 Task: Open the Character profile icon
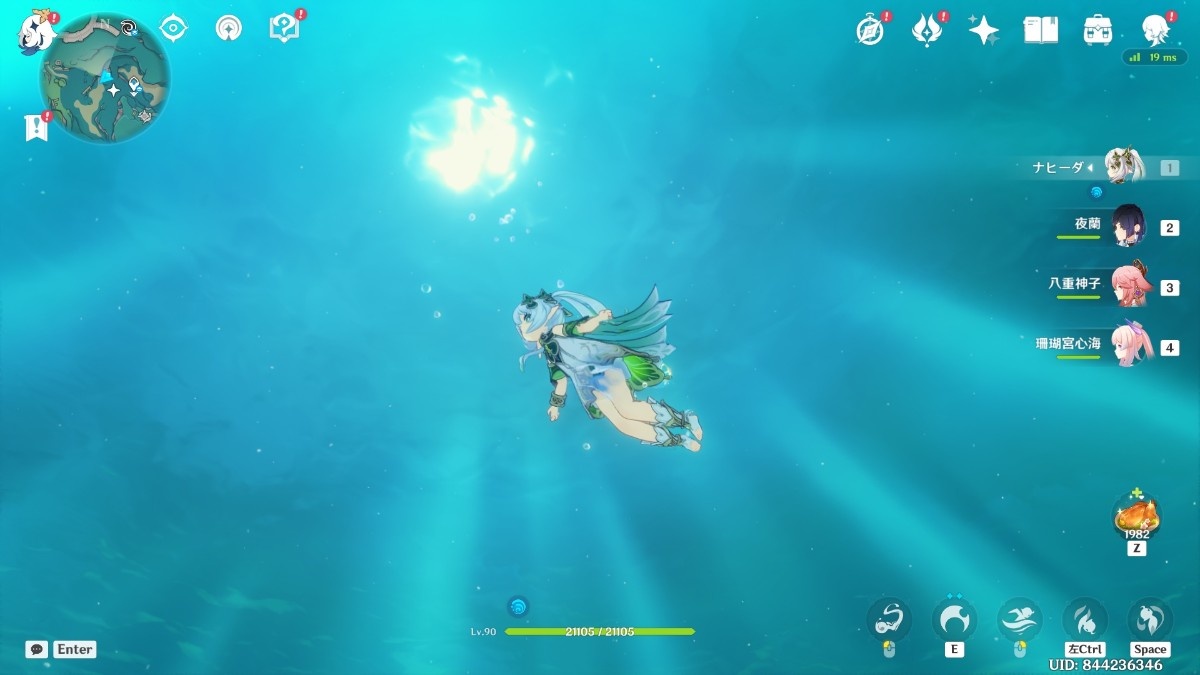(1155, 30)
